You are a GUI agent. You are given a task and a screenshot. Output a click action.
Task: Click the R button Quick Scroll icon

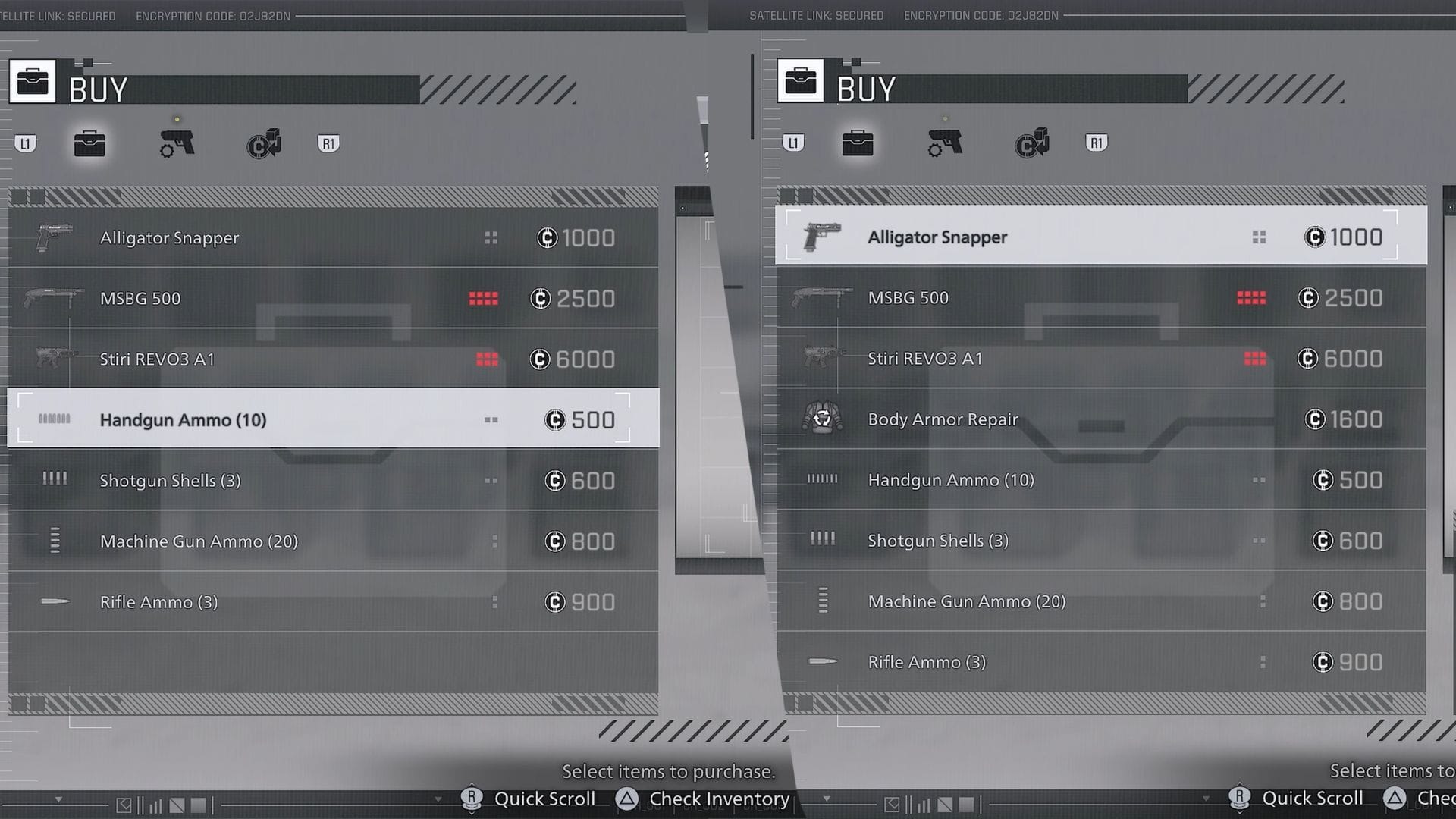tap(472, 799)
